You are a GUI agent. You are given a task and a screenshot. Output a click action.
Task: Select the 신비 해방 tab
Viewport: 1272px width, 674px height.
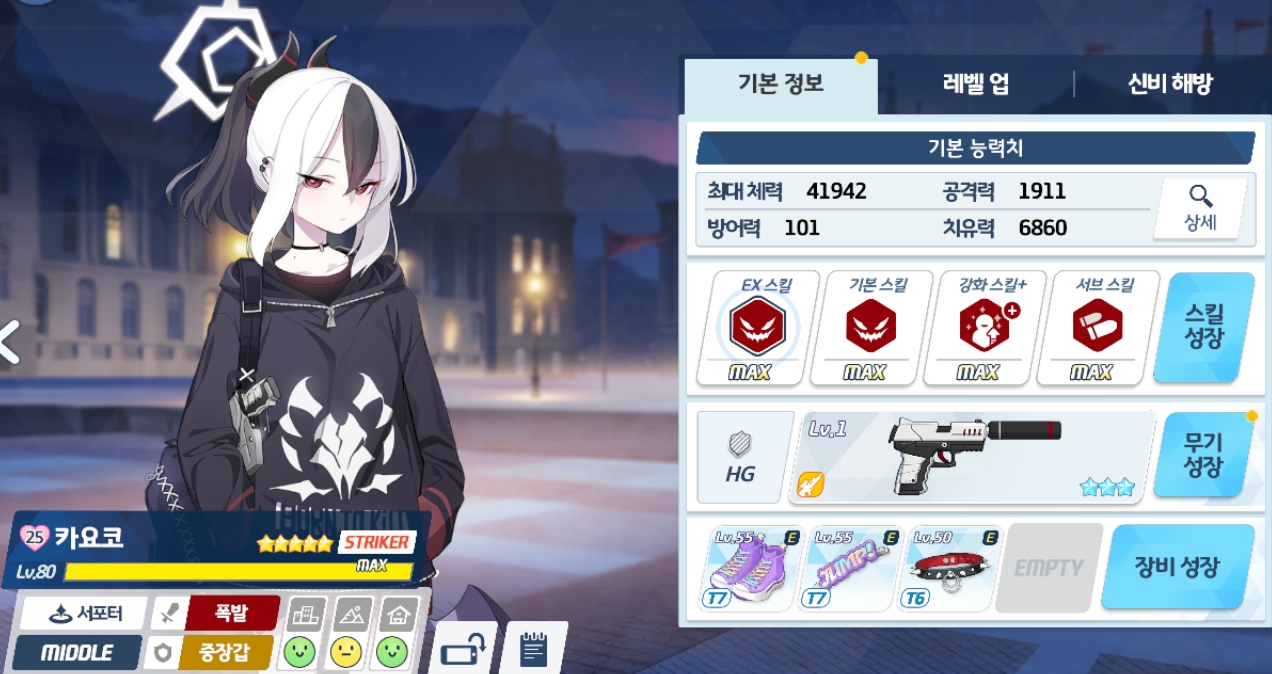click(x=1169, y=85)
